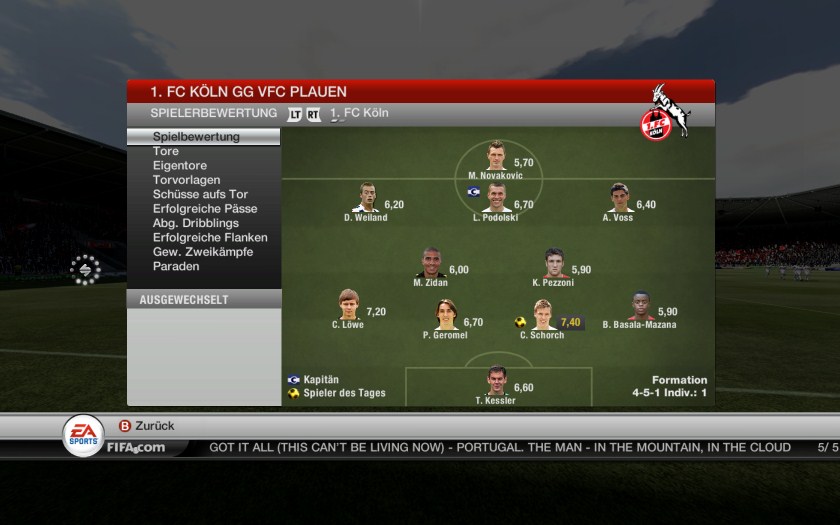Screen dimensions: 840x525
Task: Click K. Pezzoni's portrait
Action: point(554,263)
